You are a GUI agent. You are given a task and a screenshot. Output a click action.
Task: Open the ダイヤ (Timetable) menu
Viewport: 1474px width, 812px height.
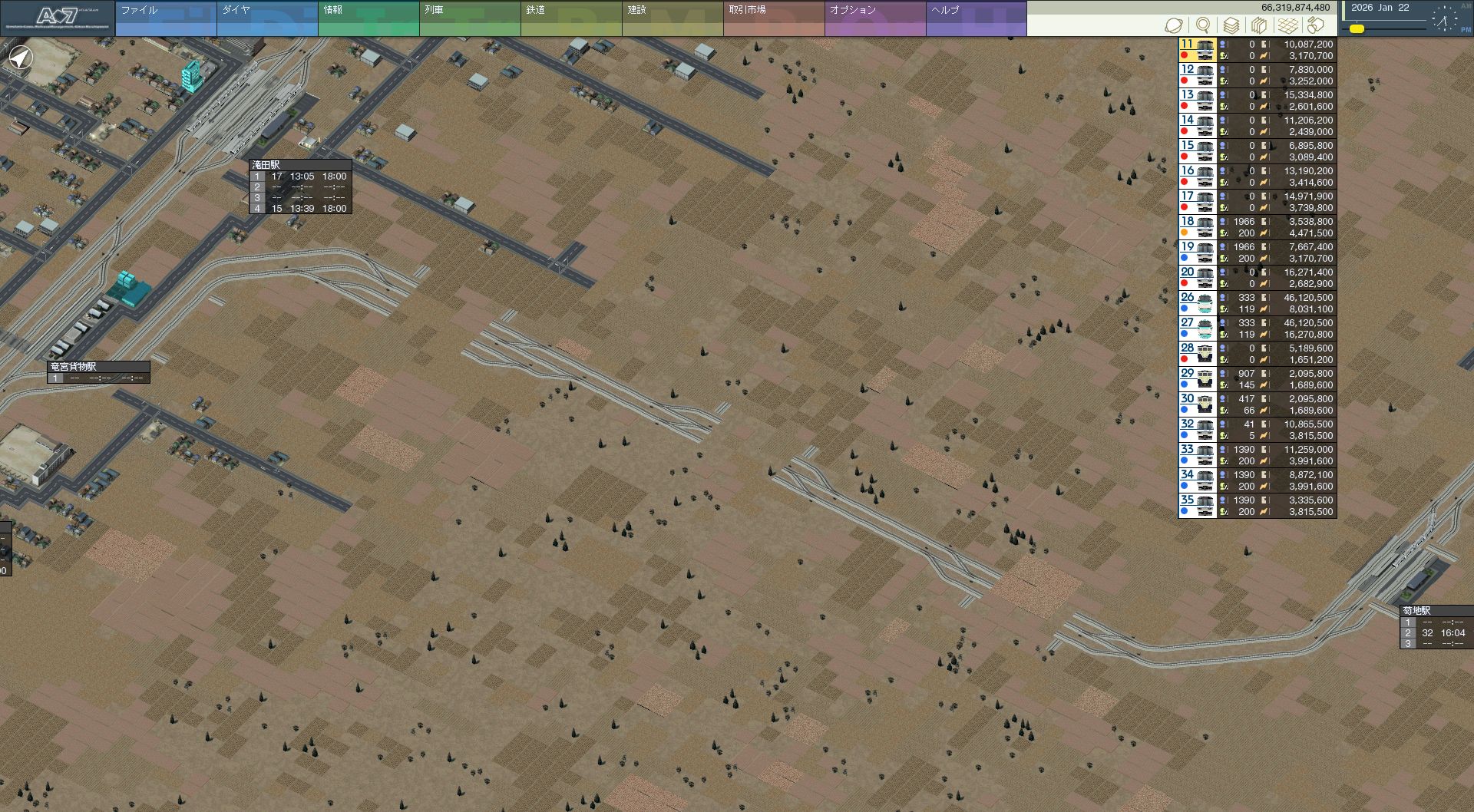coord(266,18)
